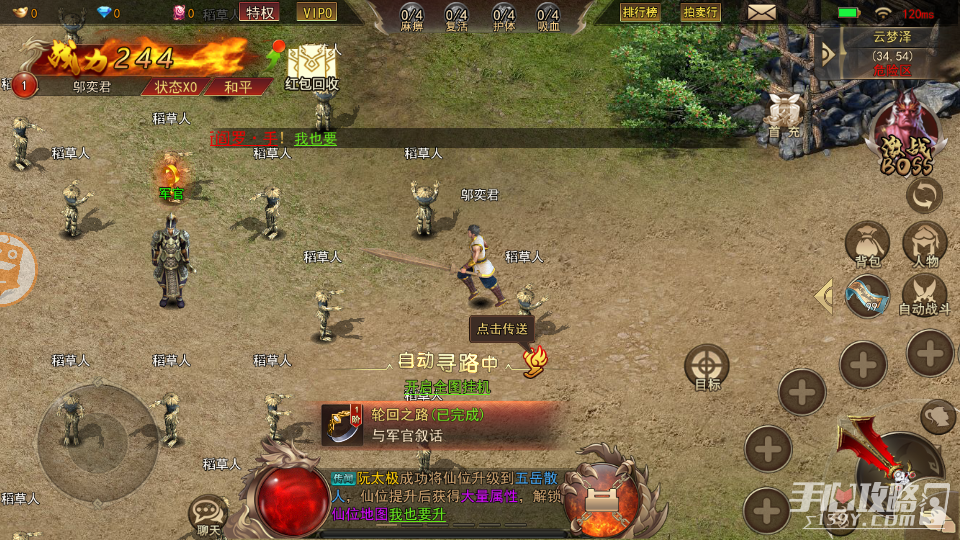Click the 点击传送 teleport prompt
This screenshot has width=960, height=540.
pyautogui.click(x=501, y=329)
